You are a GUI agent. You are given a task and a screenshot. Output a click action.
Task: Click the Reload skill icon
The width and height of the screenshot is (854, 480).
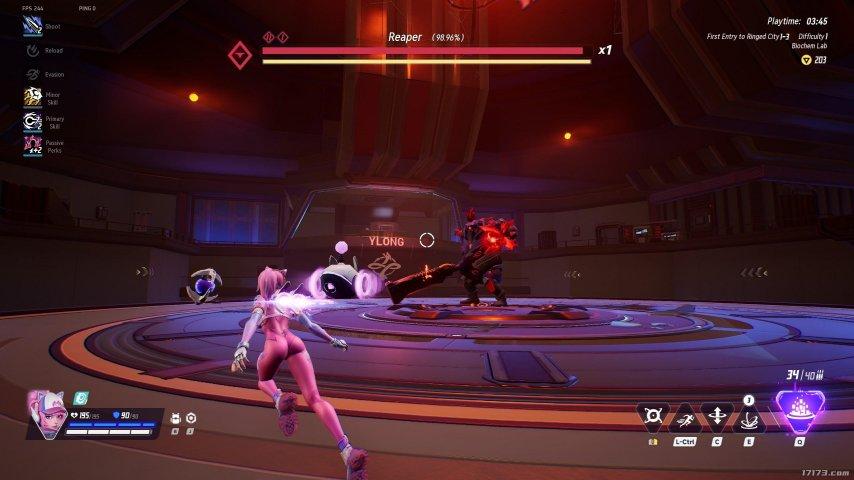pos(32,50)
